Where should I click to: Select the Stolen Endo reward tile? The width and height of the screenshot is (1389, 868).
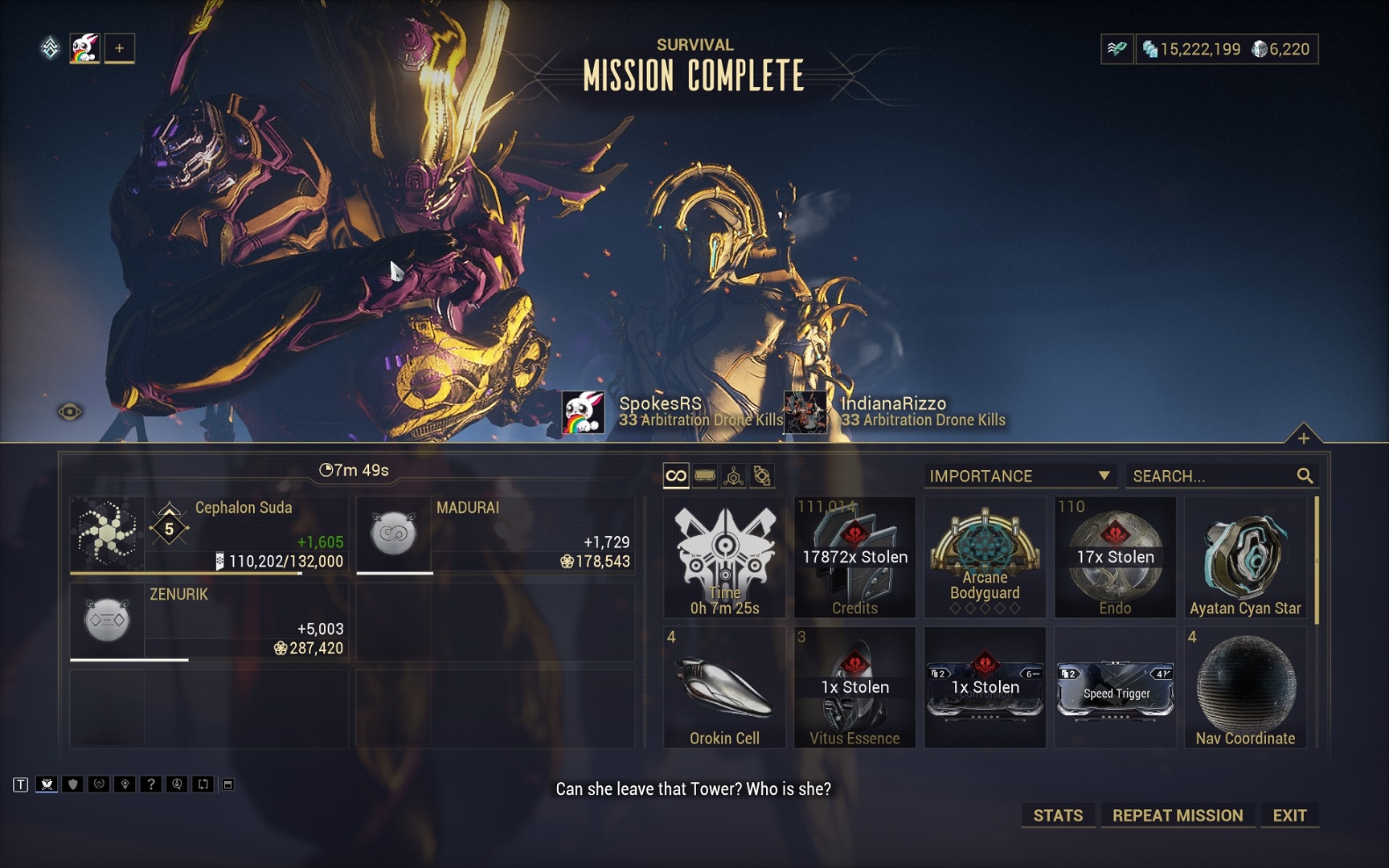[x=1115, y=557]
